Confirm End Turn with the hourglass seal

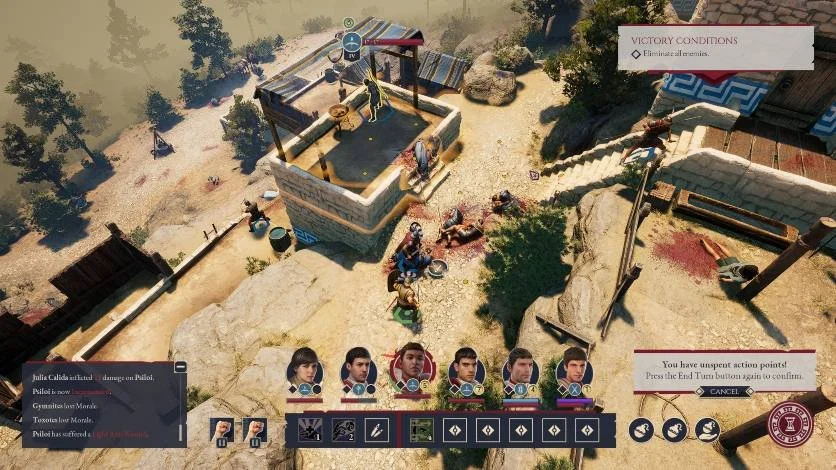click(790, 424)
